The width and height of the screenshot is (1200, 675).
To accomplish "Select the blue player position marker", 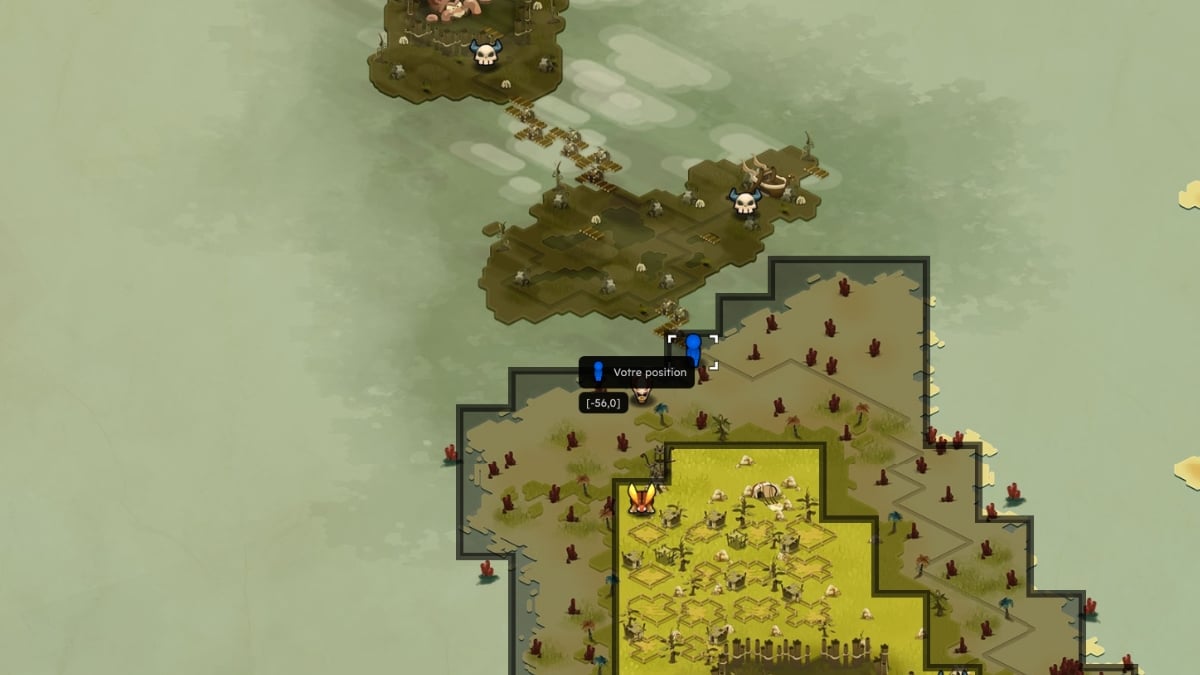I will pyautogui.click(x=692, y=351).
